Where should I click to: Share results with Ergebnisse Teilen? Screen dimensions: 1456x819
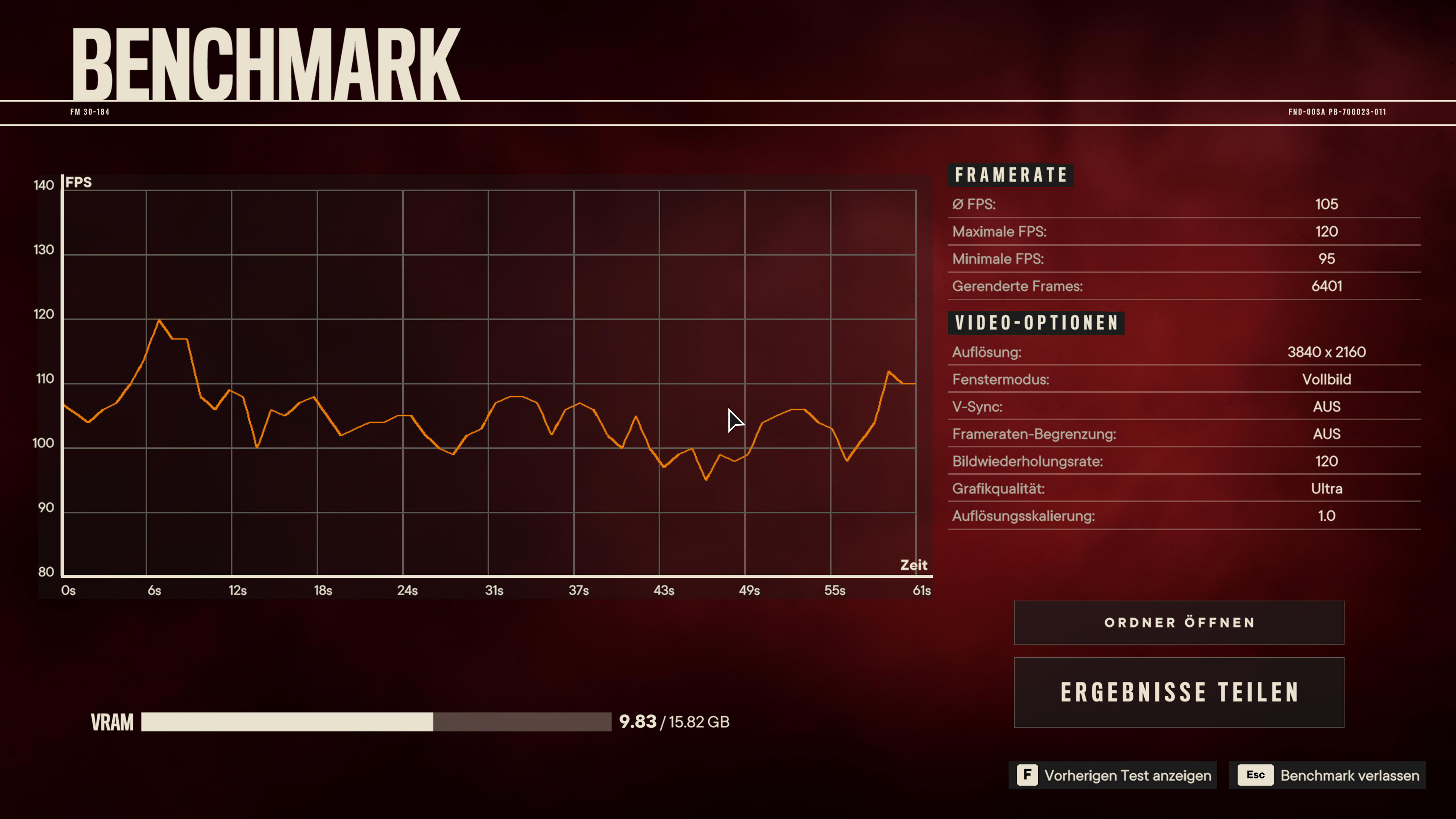tap(1179, 692)
